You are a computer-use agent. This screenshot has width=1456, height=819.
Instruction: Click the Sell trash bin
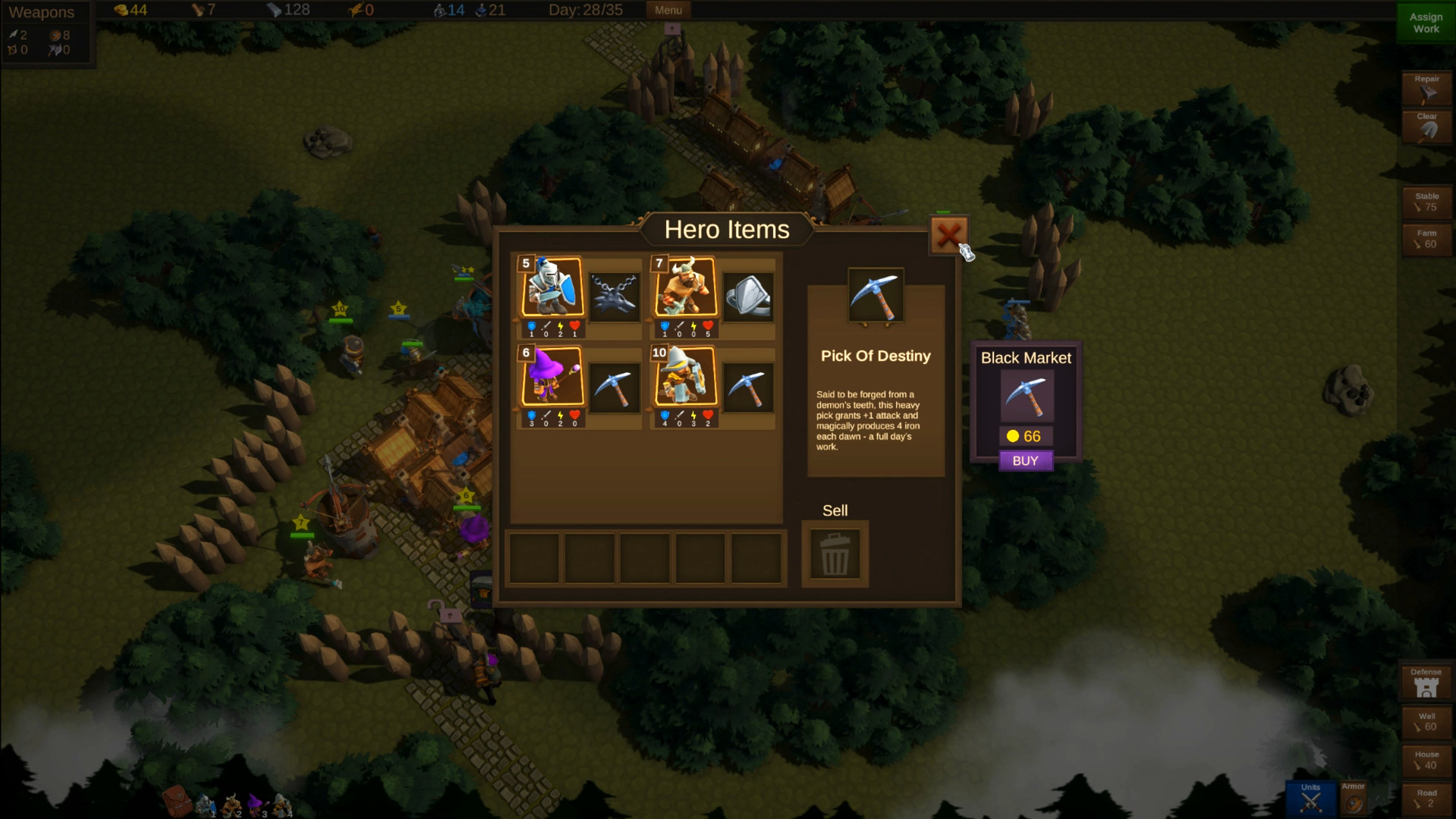[x=835, y=554]
